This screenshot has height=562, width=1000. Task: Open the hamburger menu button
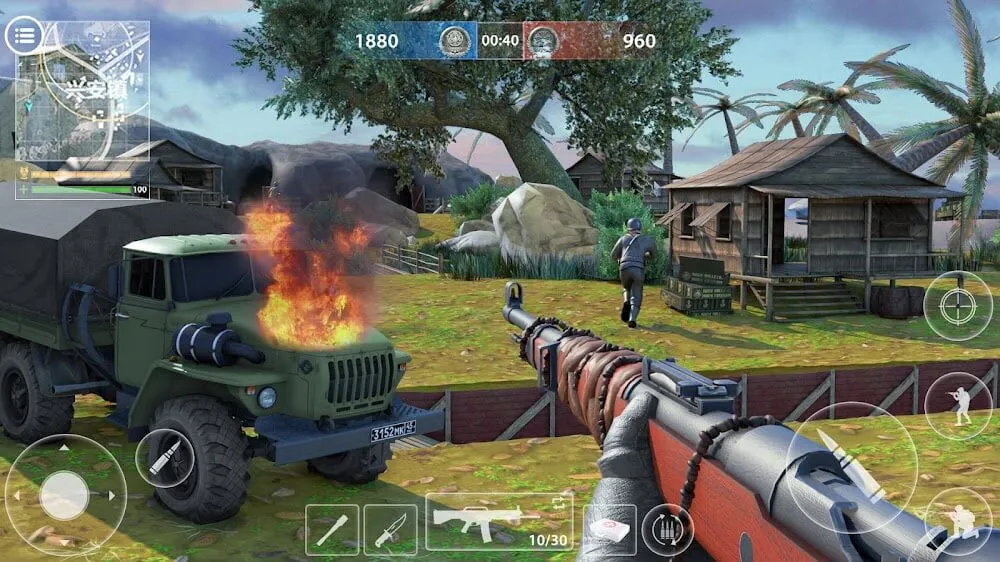(25, 37)
